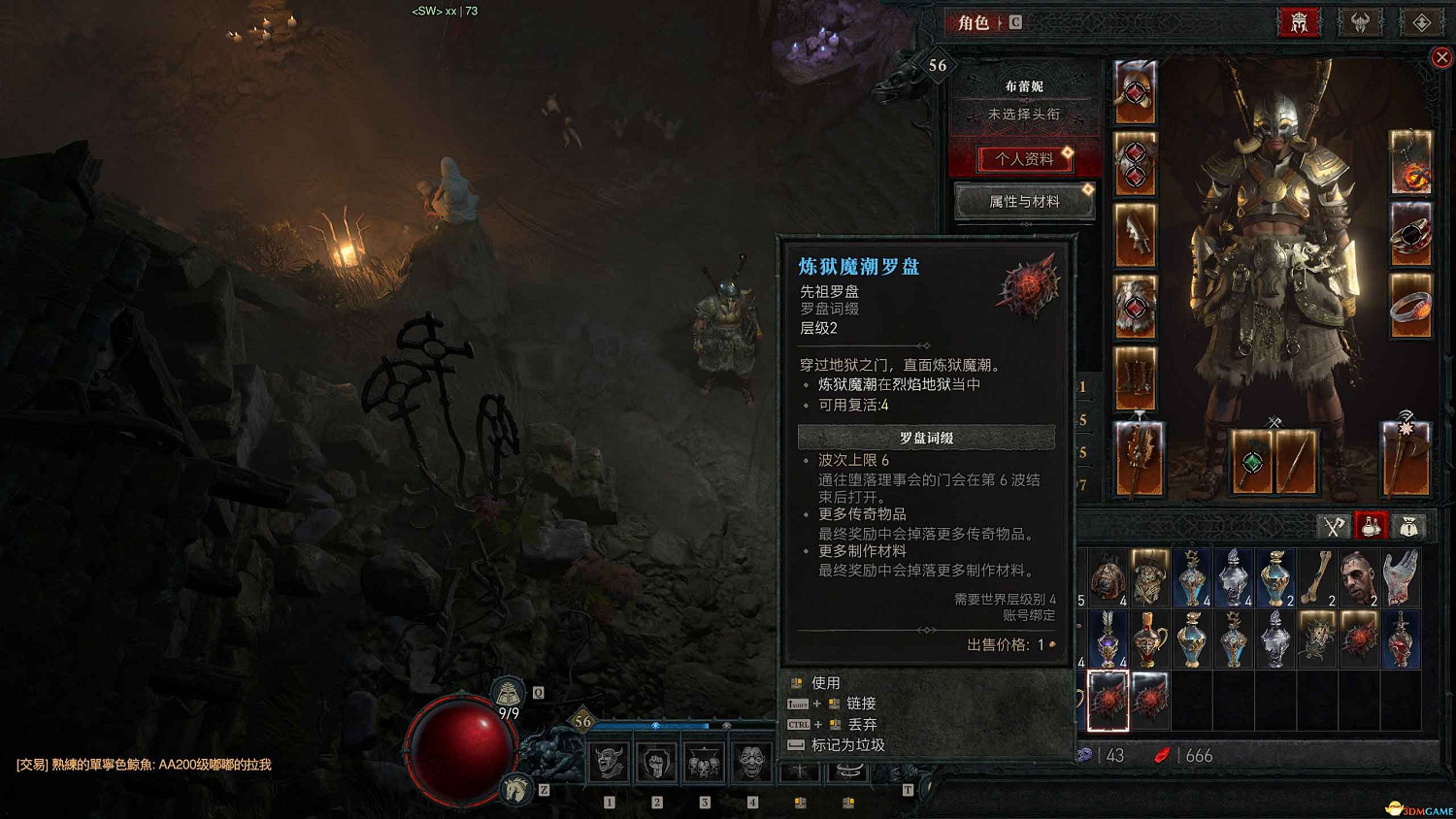Click the 个人资料 profile button
This screenshot has height=819, width=1456.
pos(1024,159)
